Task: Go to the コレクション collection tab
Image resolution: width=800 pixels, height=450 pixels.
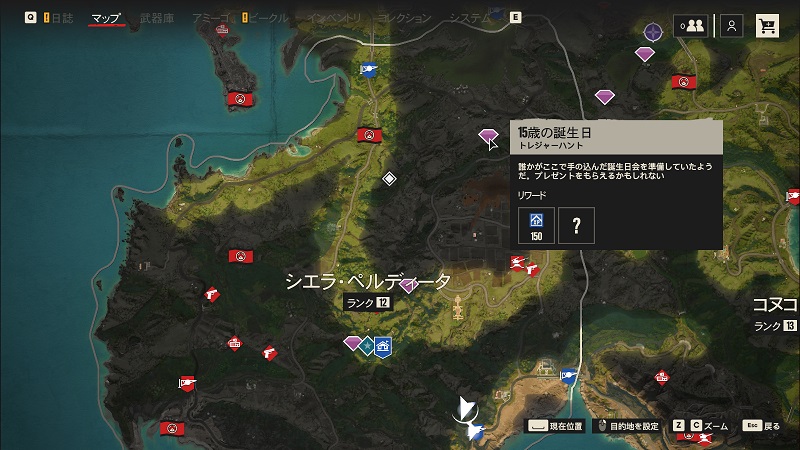Action: coord(404,18)
